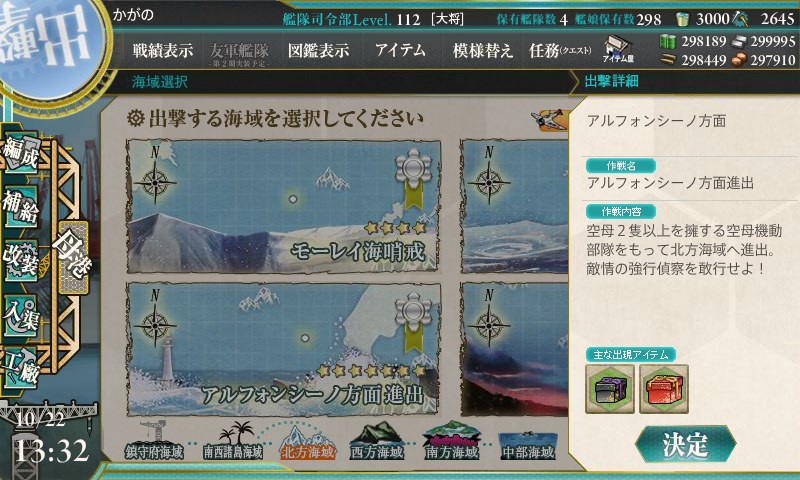Open the アイテム屋 item shop
The width and height of the screenshot is (800, 480).
click(620, 48)
